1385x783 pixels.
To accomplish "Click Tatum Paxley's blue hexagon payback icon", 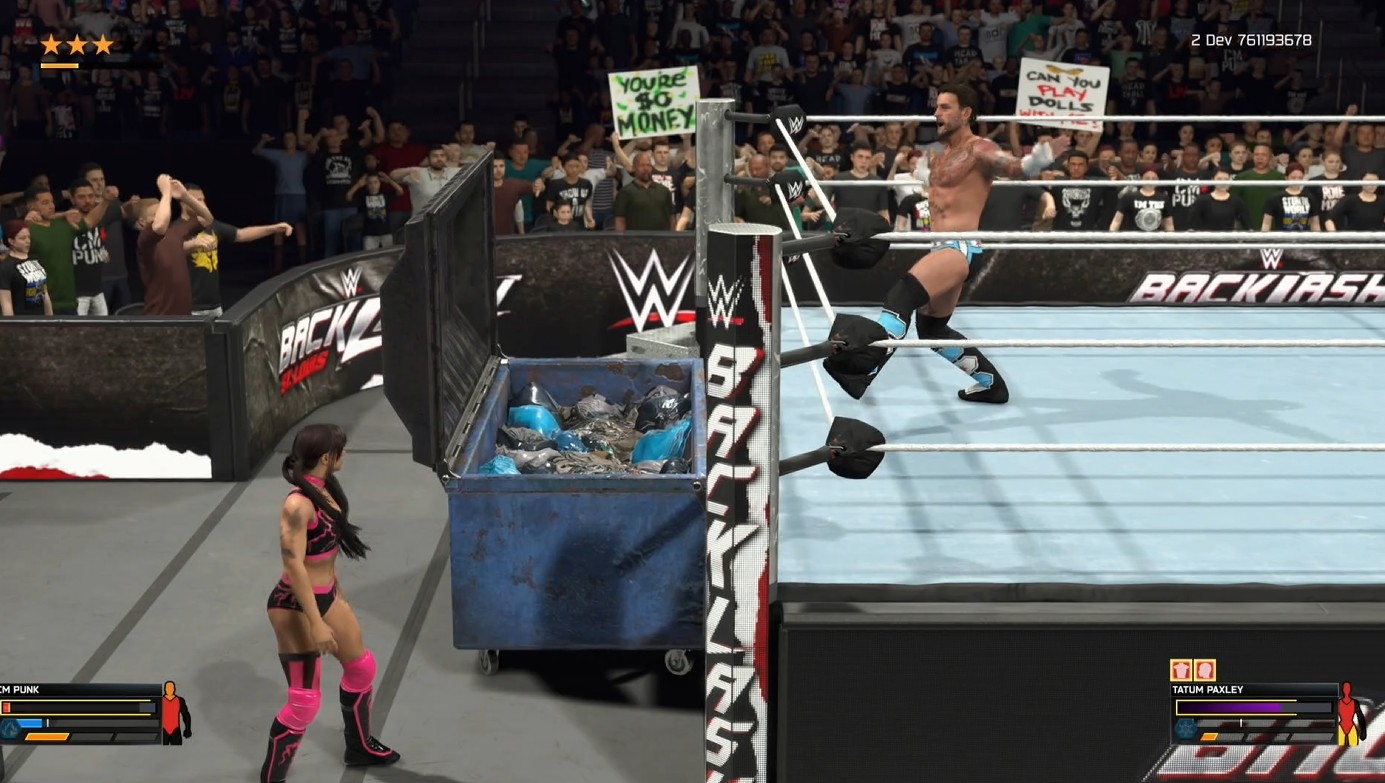I will [x=1184, y=730].
